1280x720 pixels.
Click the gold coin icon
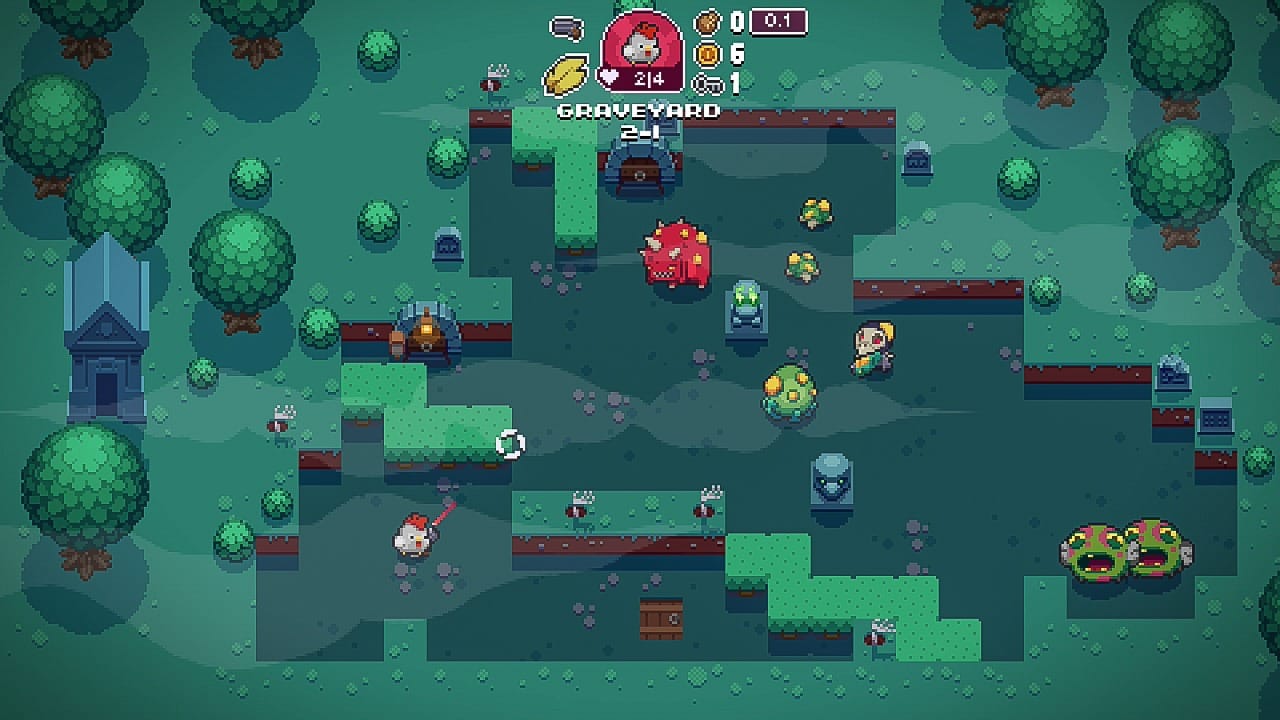click(x=708, y=53)
